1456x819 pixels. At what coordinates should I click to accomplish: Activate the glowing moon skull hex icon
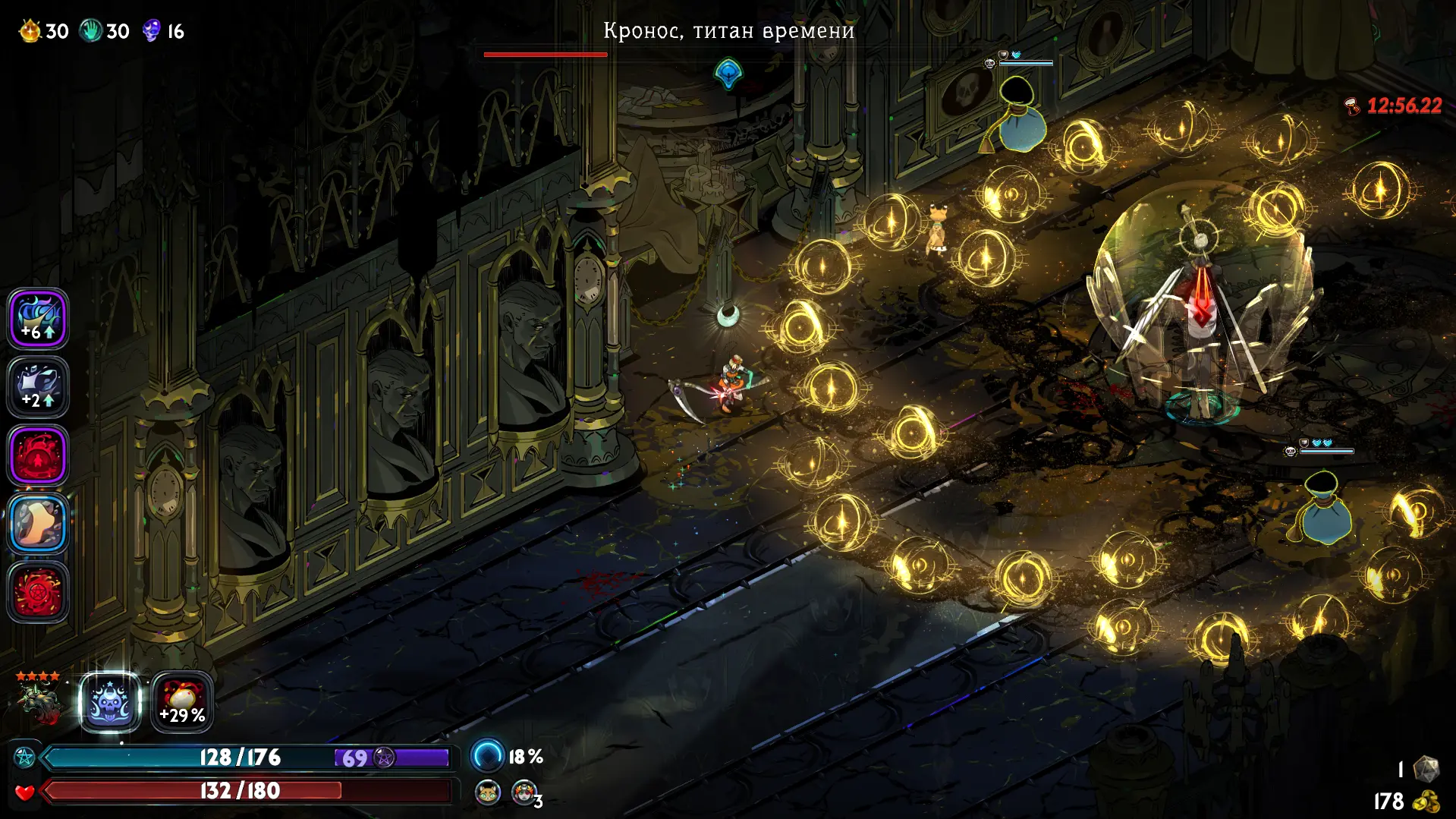[110, 703]
